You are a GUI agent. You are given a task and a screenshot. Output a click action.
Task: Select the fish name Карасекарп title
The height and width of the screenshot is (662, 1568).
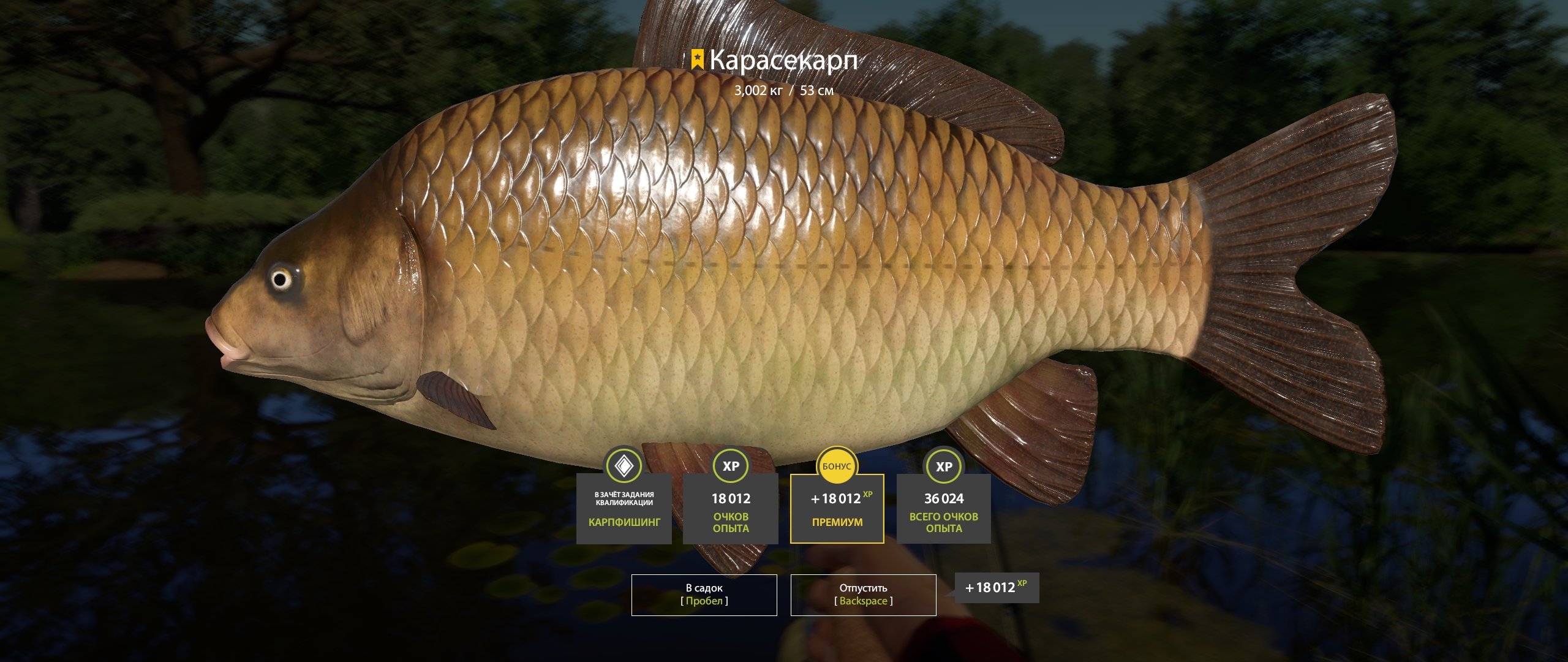[785, 60]
